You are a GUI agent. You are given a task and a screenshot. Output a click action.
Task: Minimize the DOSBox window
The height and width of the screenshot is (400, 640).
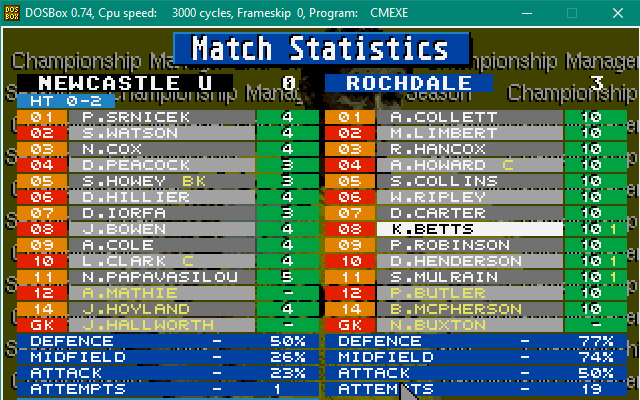pos(527,13)
